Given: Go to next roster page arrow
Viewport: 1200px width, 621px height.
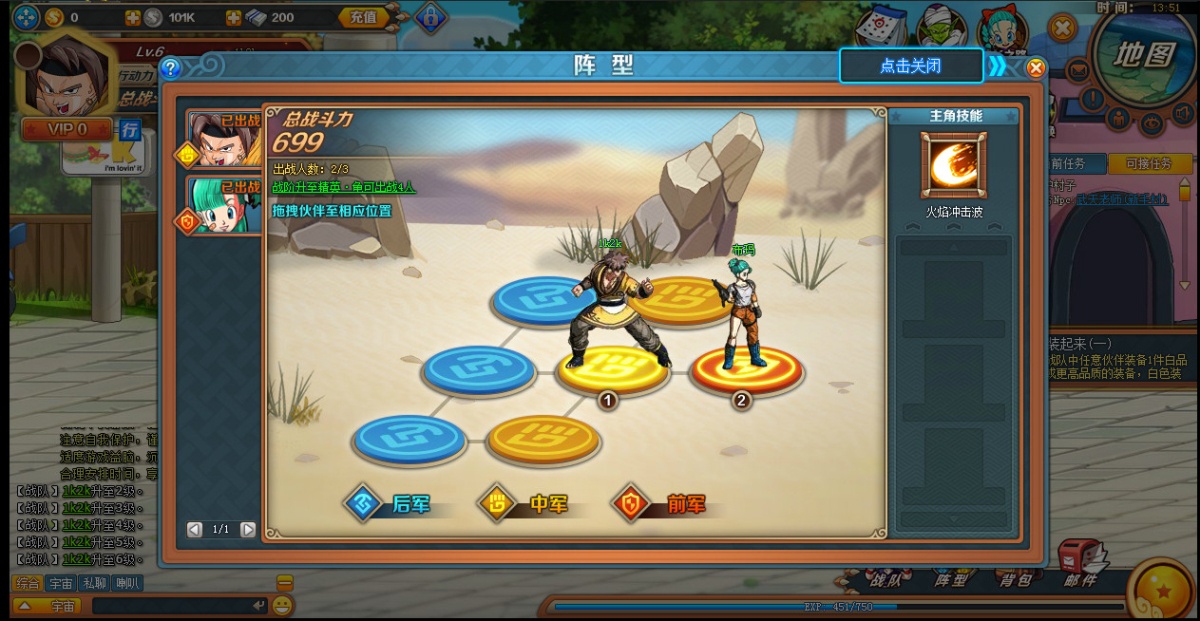Looking at the screenshot, I should pos(248,529).
